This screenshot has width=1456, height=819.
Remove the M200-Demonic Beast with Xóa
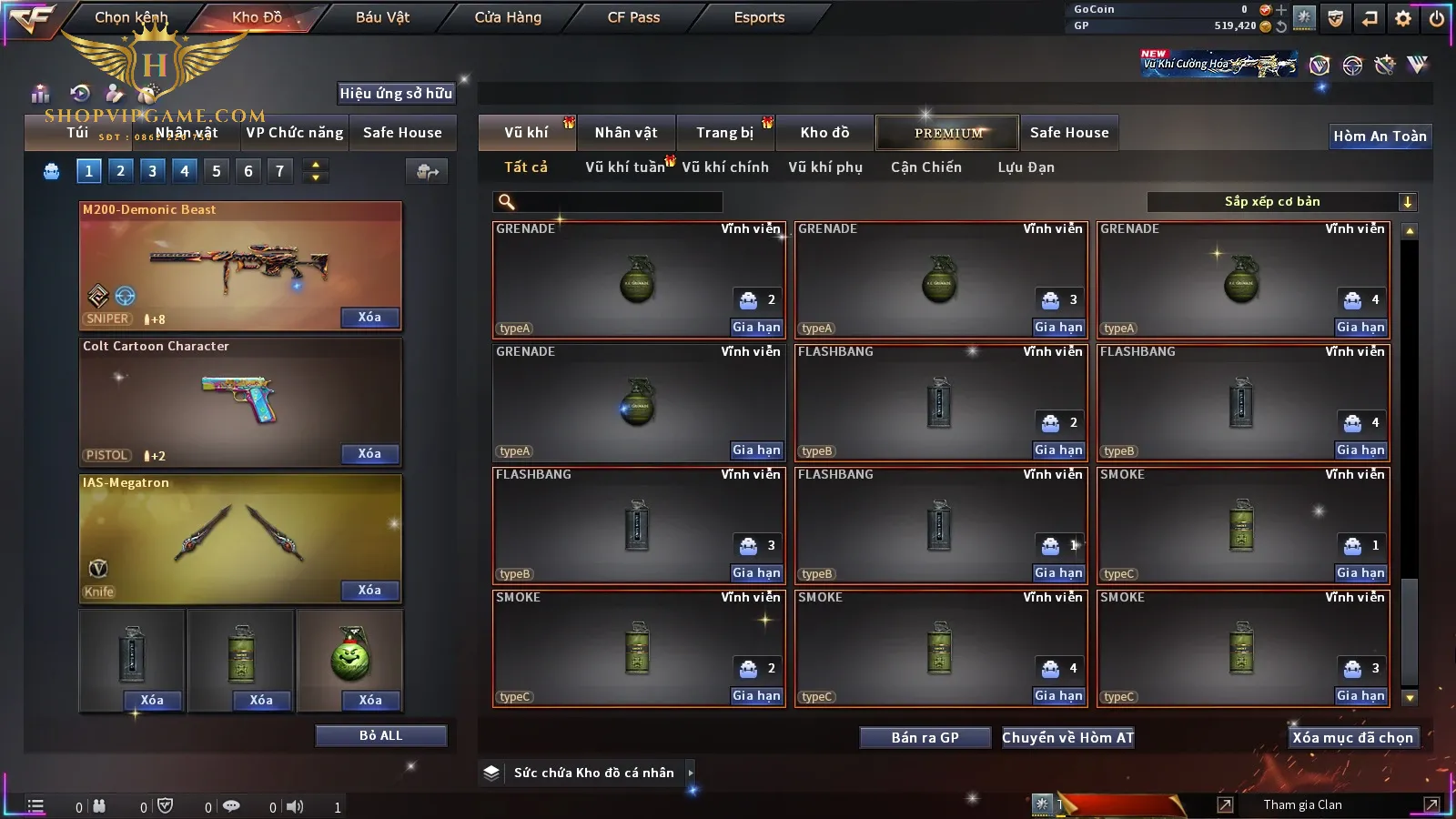pyautogui.click(x=369, y=318)
